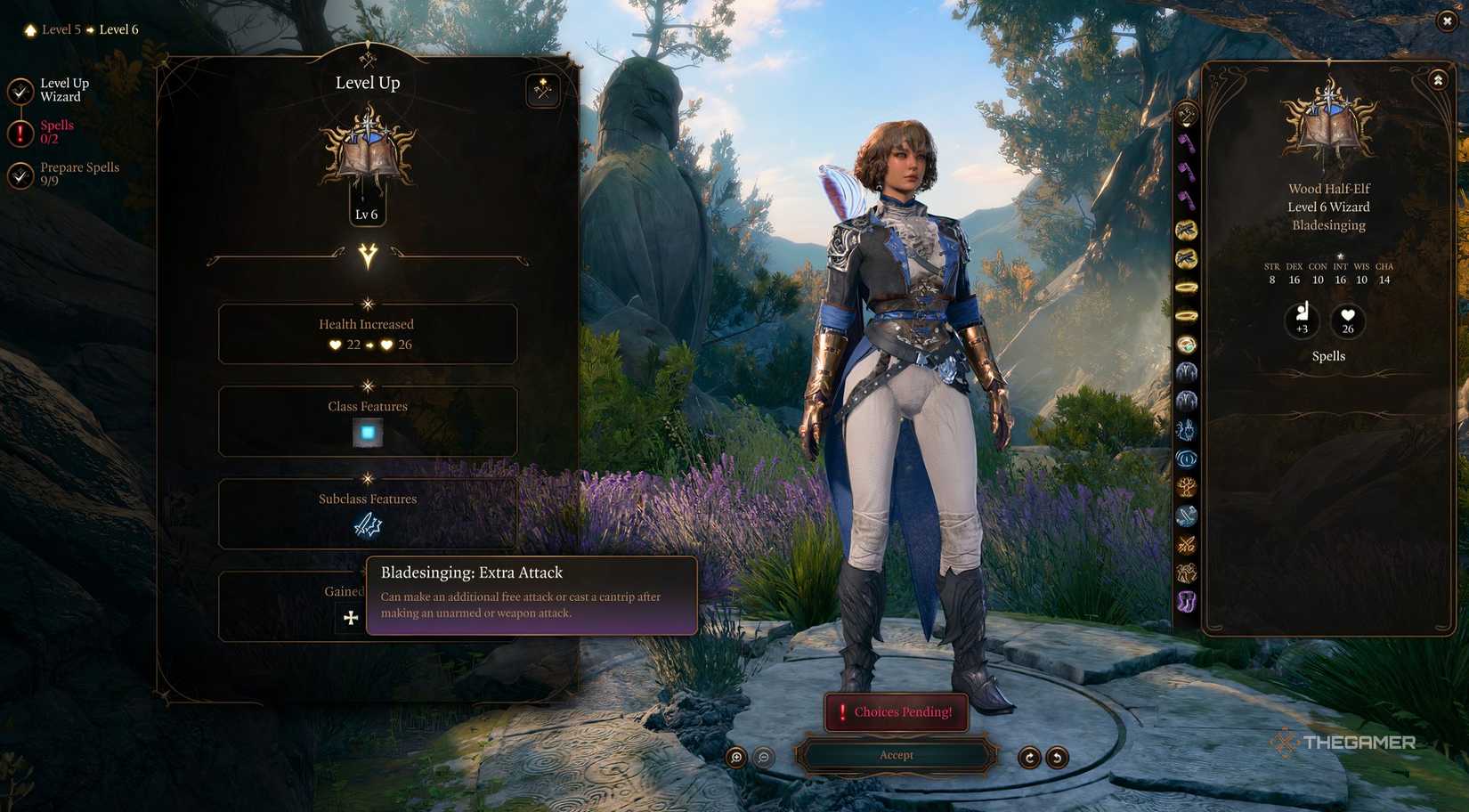The image size is (1469, 812).
Task: Rotate the character with the circular arrow icon
Action: click(1030, 758)
